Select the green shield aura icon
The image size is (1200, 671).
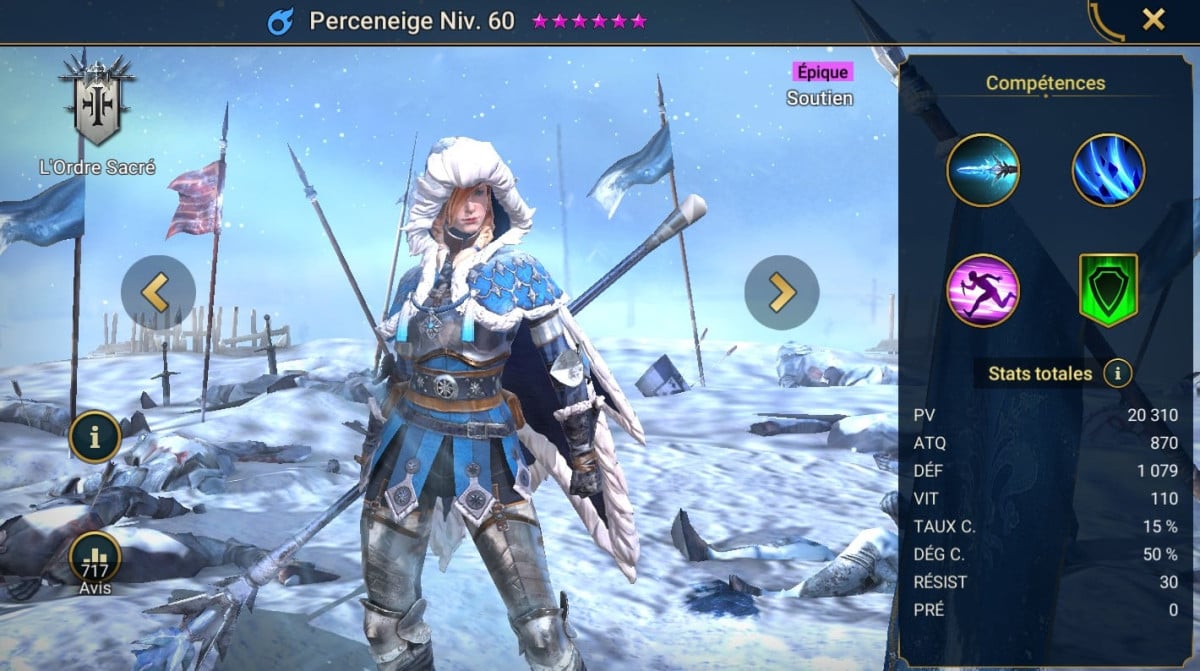[x=1108, y=290]
